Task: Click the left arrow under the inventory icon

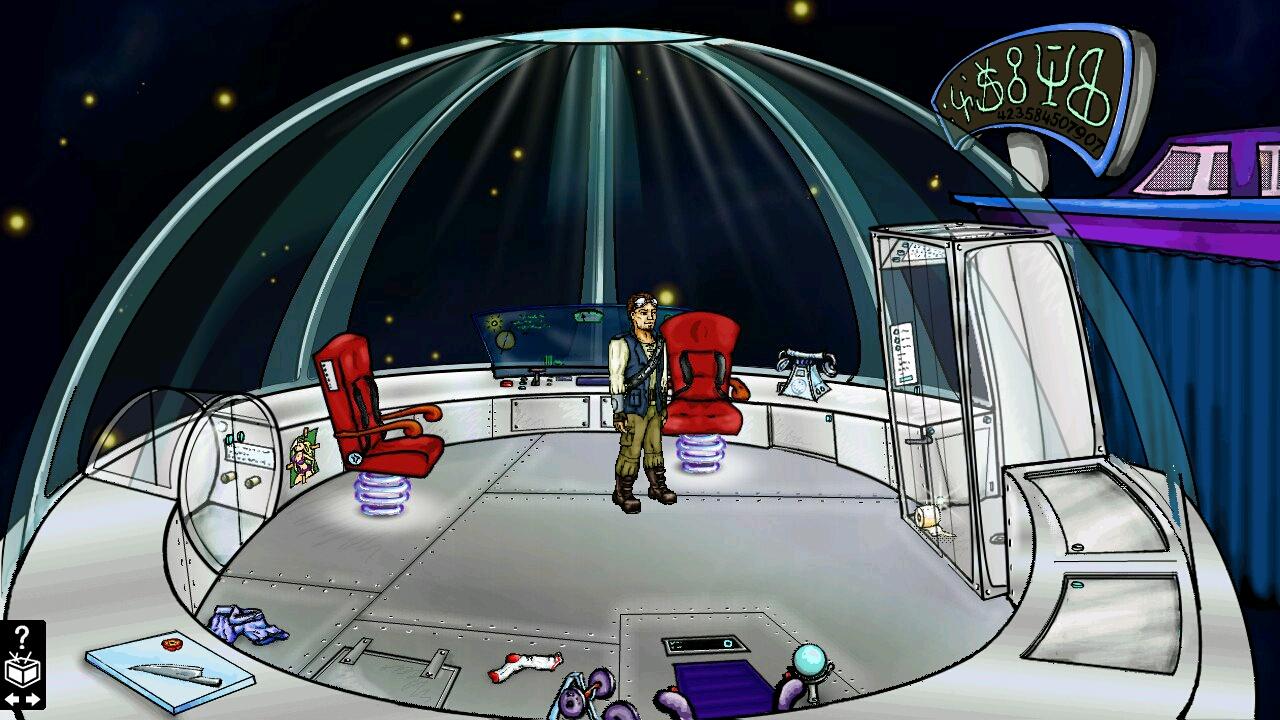Action: tap(12, 699)
